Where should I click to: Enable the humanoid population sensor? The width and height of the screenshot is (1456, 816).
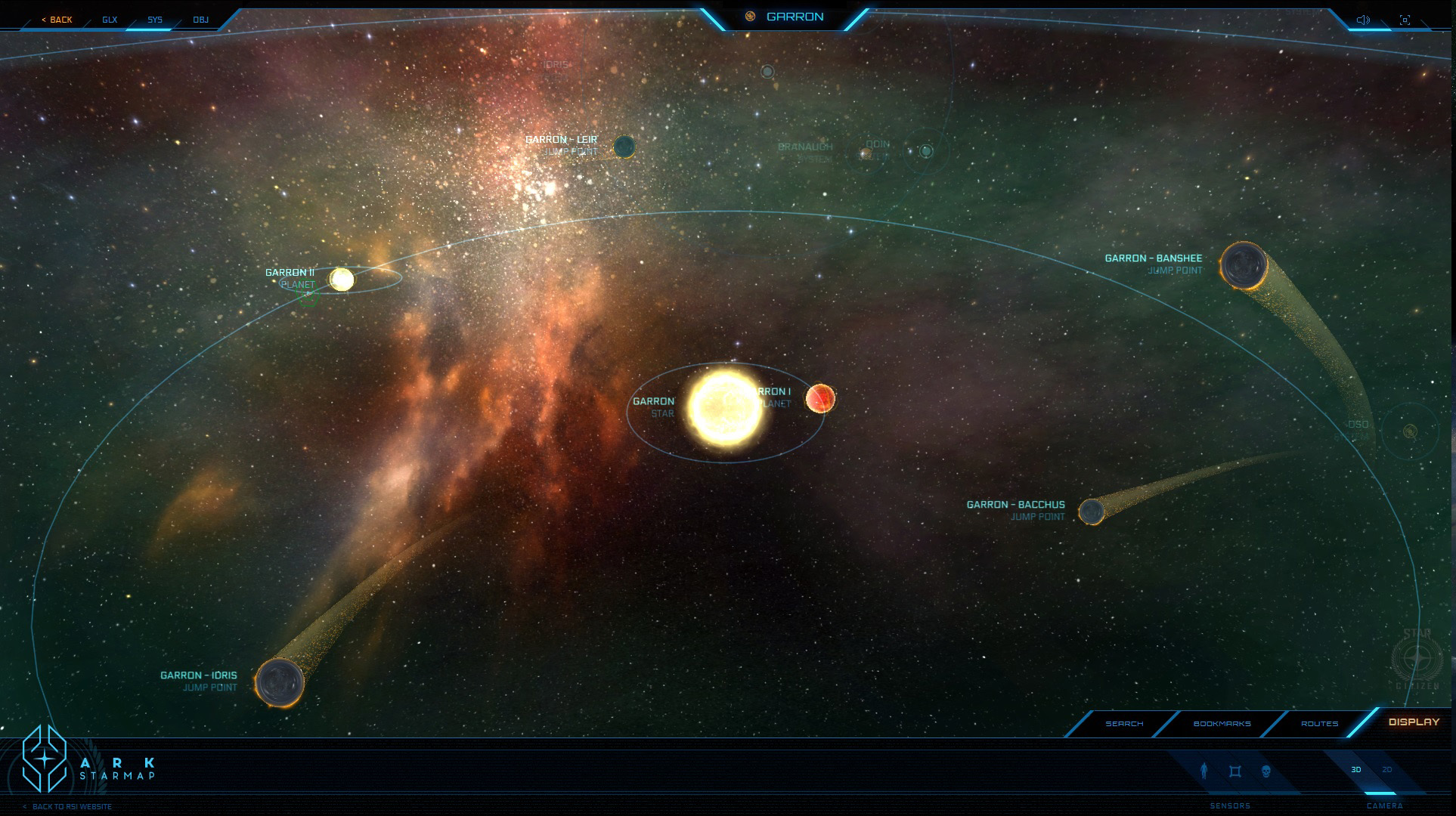[x=1205, y=771]
